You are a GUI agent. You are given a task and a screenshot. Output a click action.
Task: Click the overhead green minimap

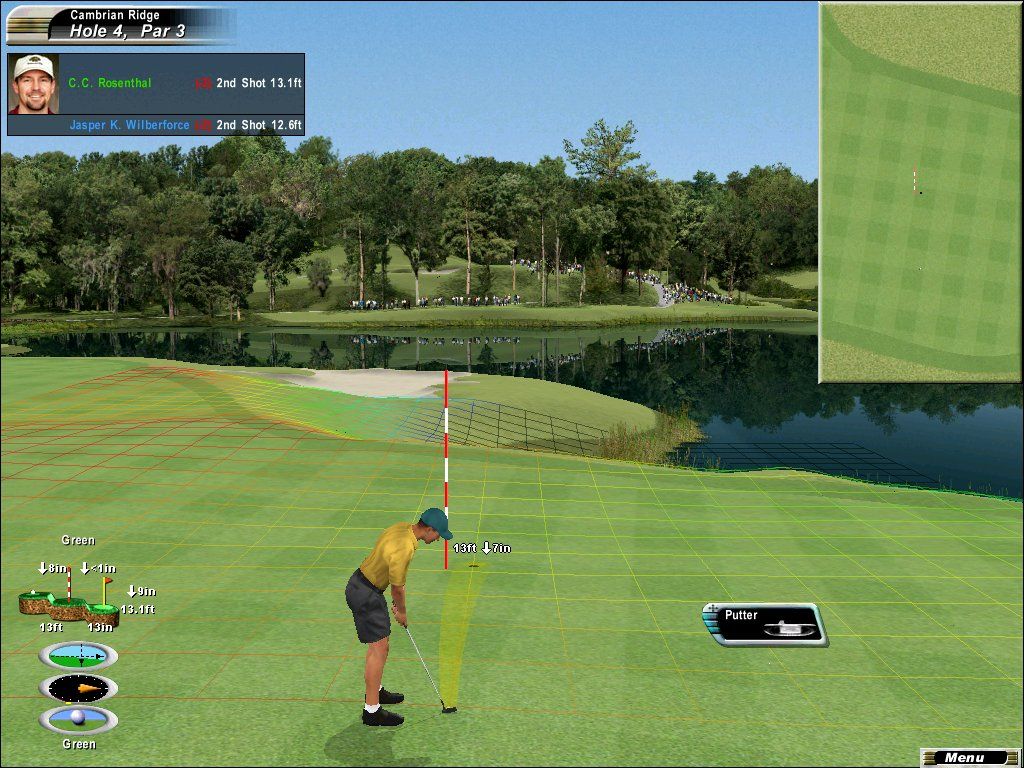(920, 192)
